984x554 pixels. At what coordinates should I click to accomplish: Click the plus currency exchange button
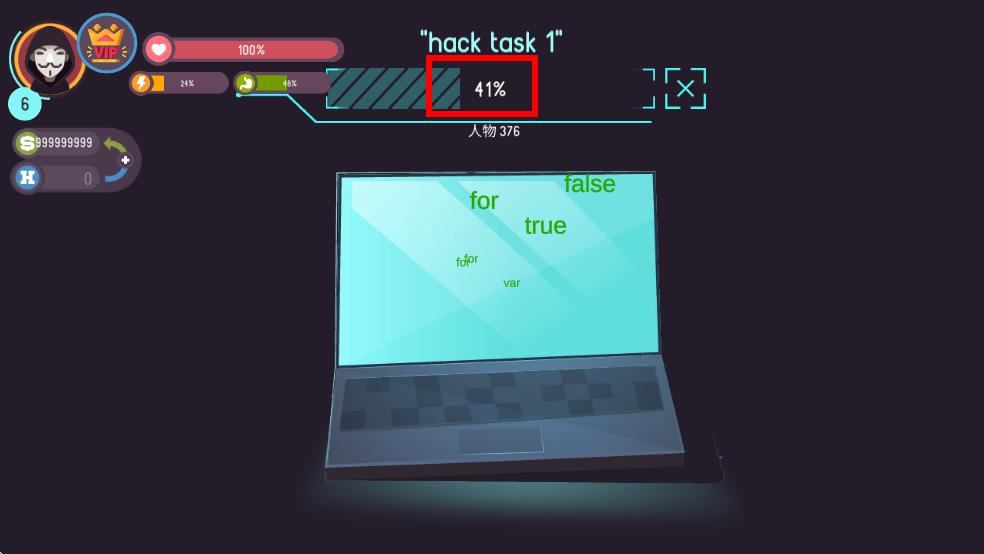pyautogui.click(x=125, y=160)
